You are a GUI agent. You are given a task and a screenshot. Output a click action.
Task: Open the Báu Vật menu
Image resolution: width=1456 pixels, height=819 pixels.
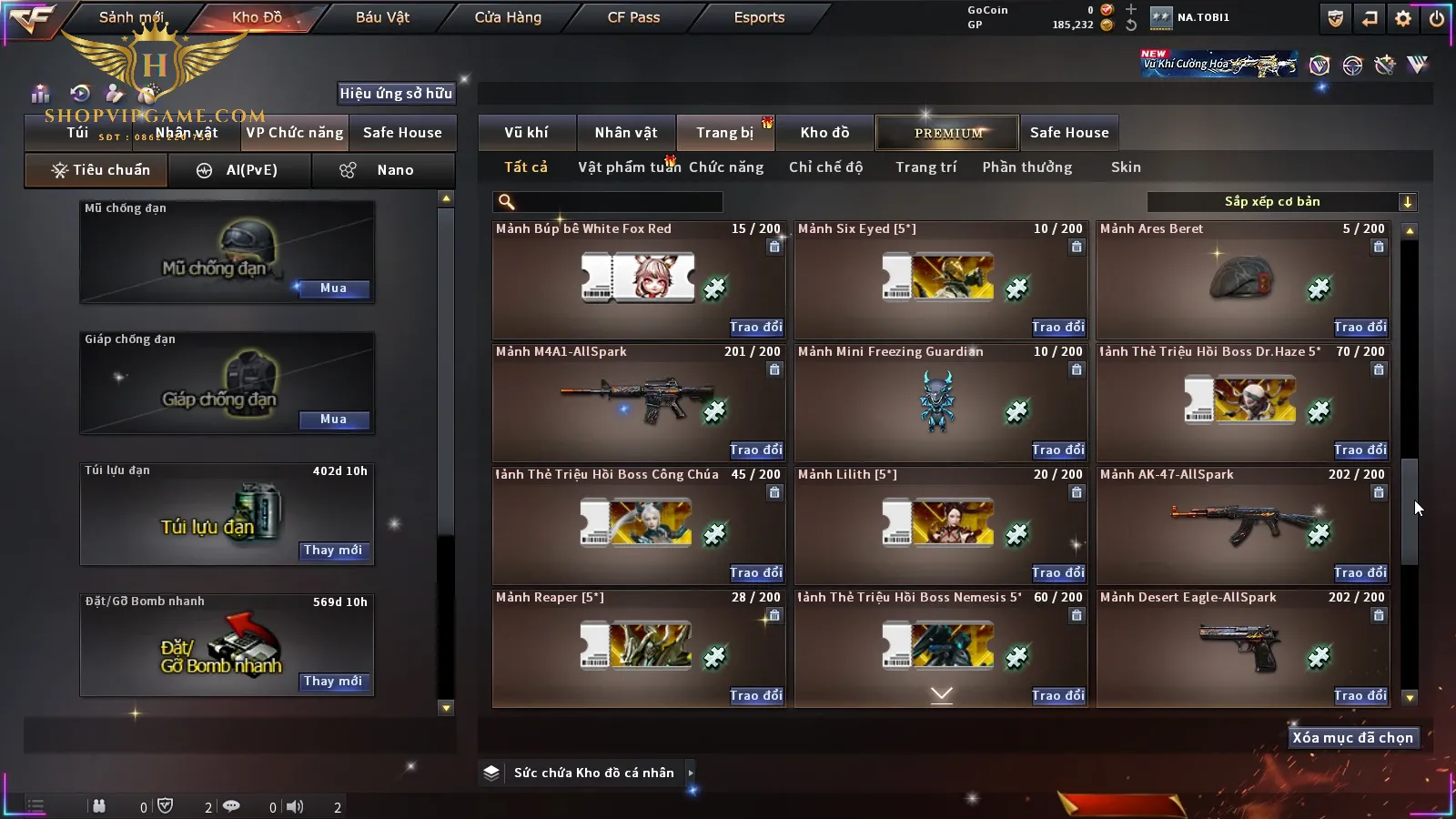(x=382, y=17)
